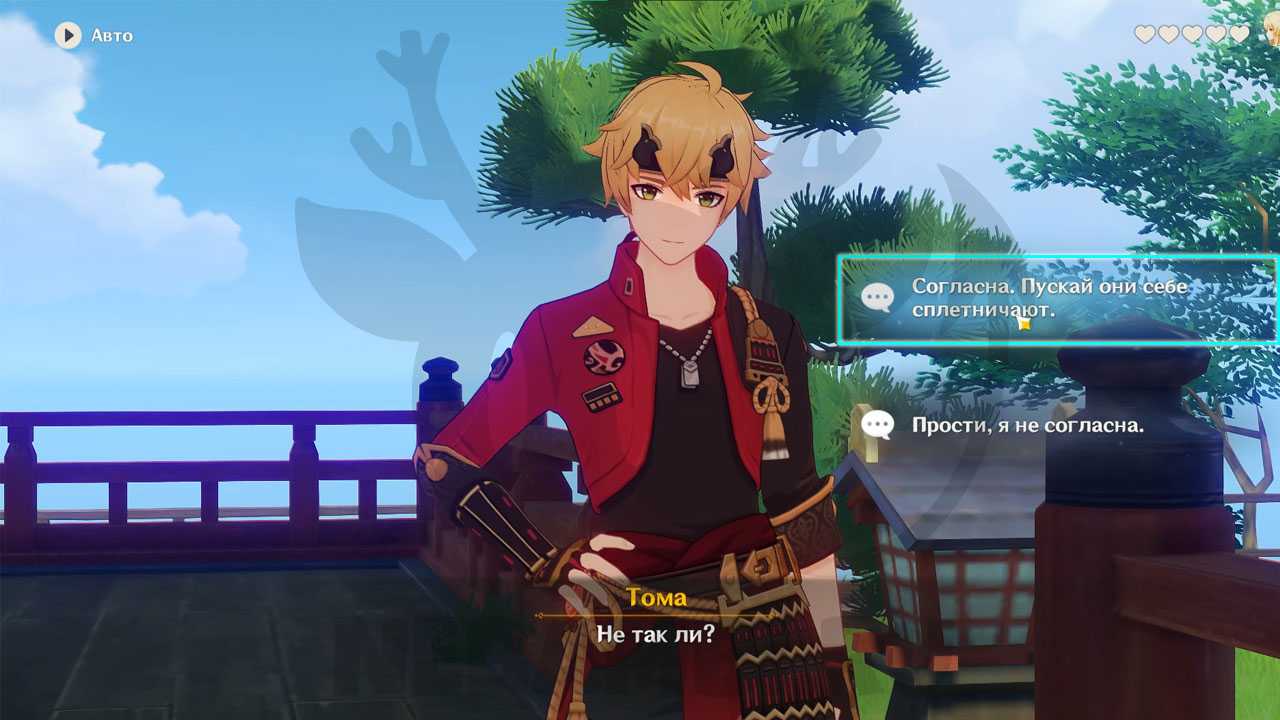Select reply "Прости, я не согласна."

pos(1027,425)
